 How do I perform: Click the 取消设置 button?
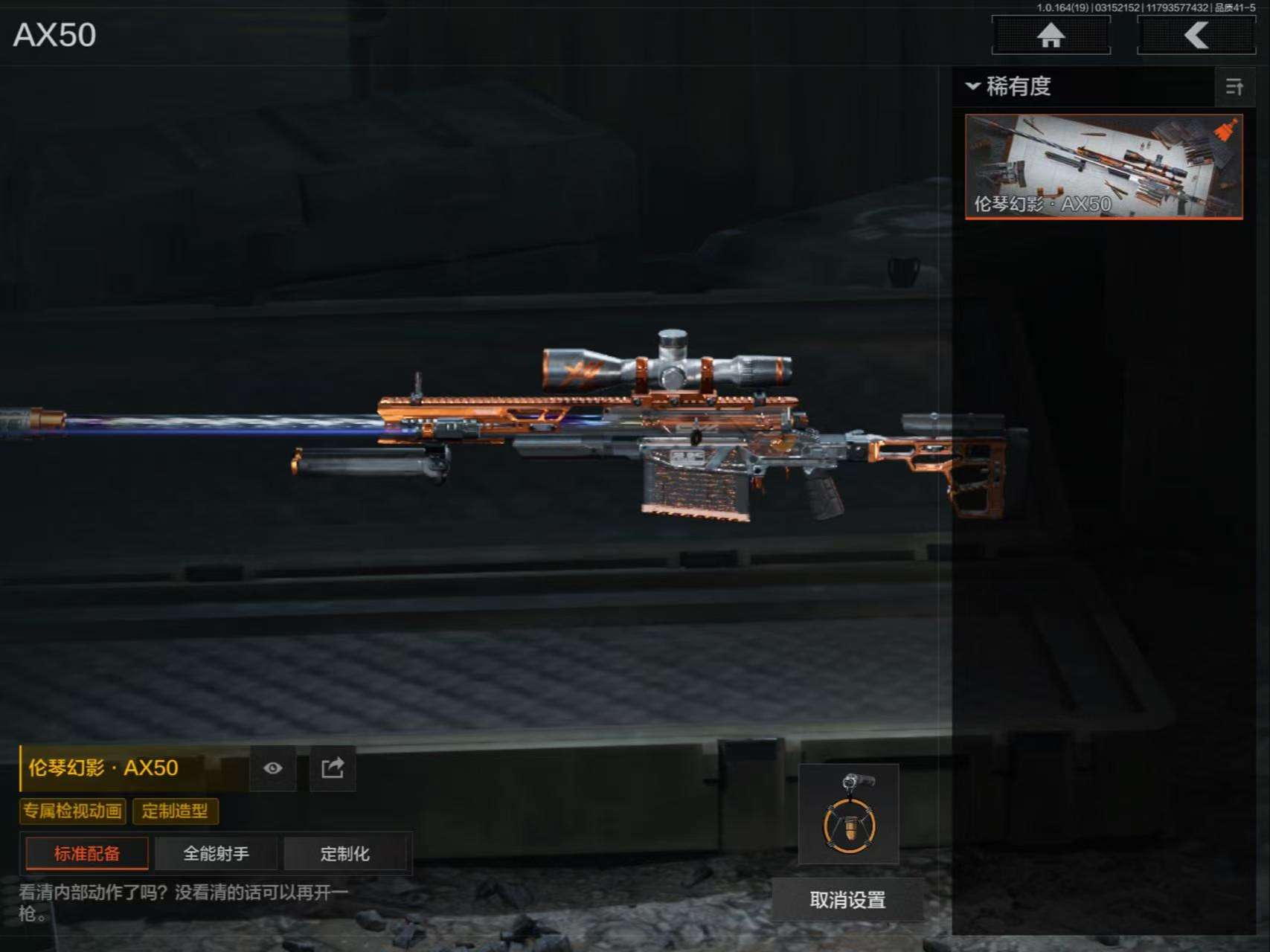coord(847,900)
